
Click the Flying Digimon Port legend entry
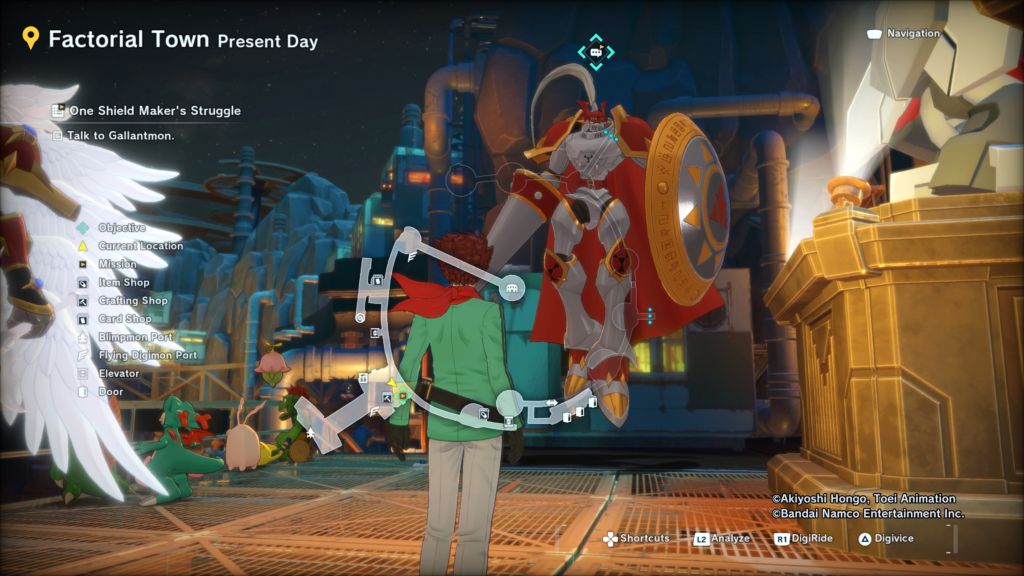coord(147,355)
